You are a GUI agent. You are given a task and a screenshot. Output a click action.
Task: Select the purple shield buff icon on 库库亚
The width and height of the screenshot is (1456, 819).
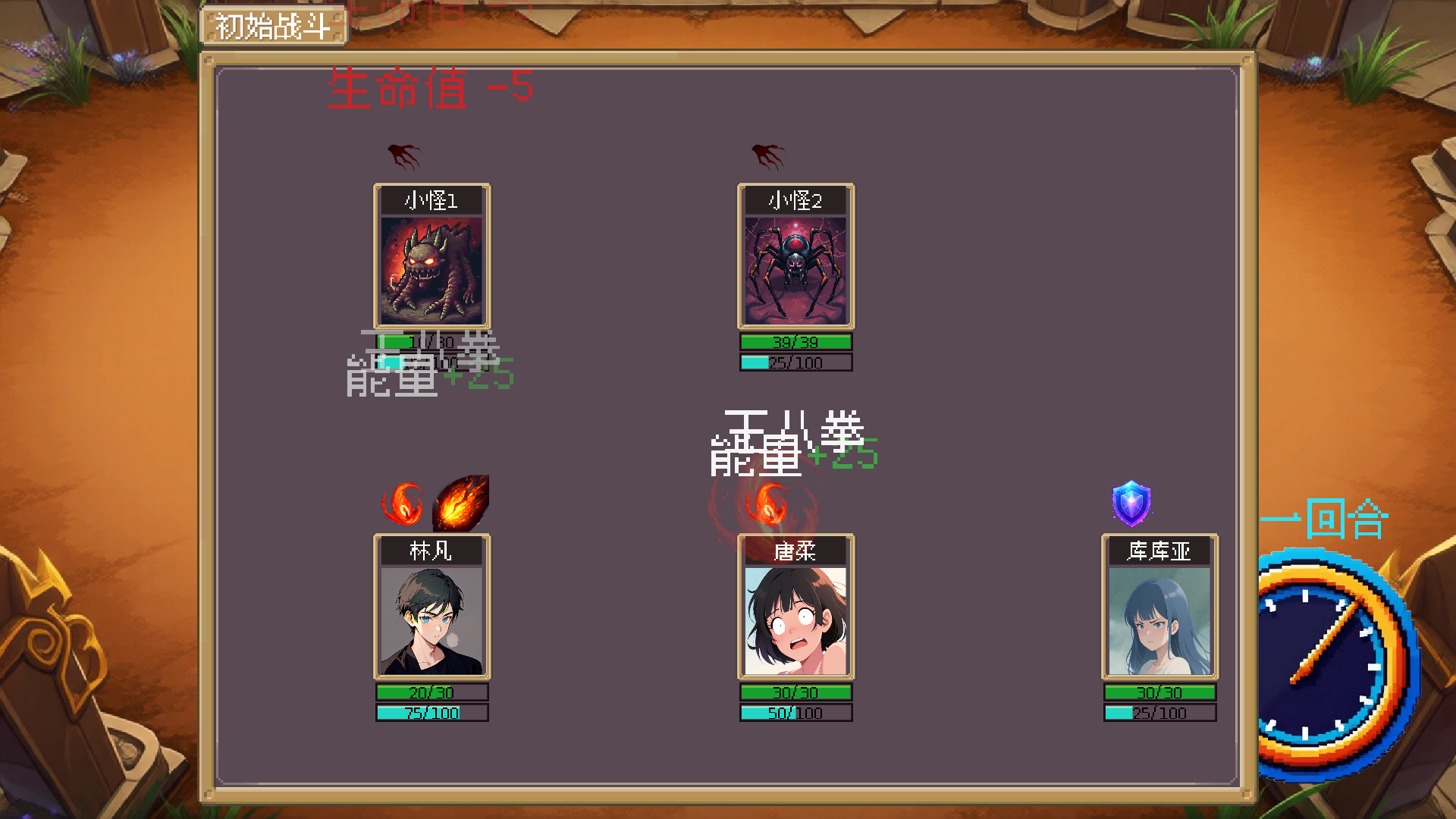click(x=1131, y=502)
